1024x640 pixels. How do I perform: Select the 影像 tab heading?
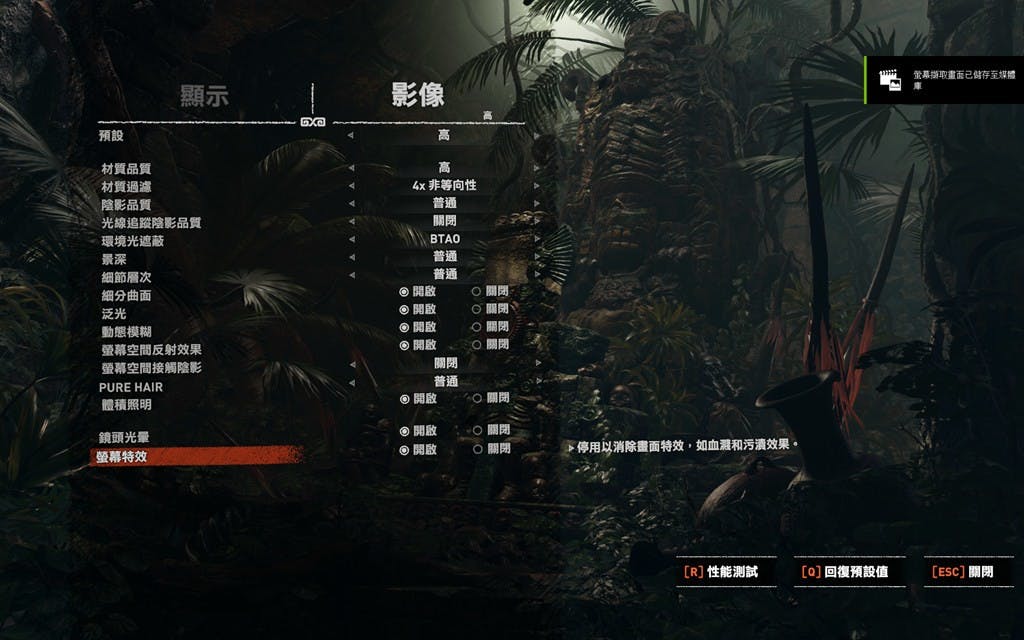pyautogui.click(x=417, y=96)
